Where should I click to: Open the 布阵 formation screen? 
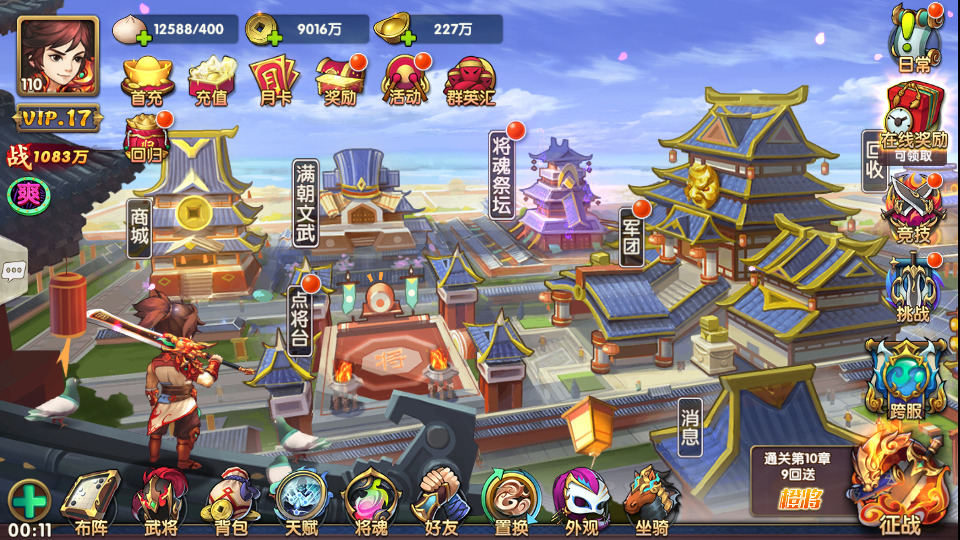[90, 498]
